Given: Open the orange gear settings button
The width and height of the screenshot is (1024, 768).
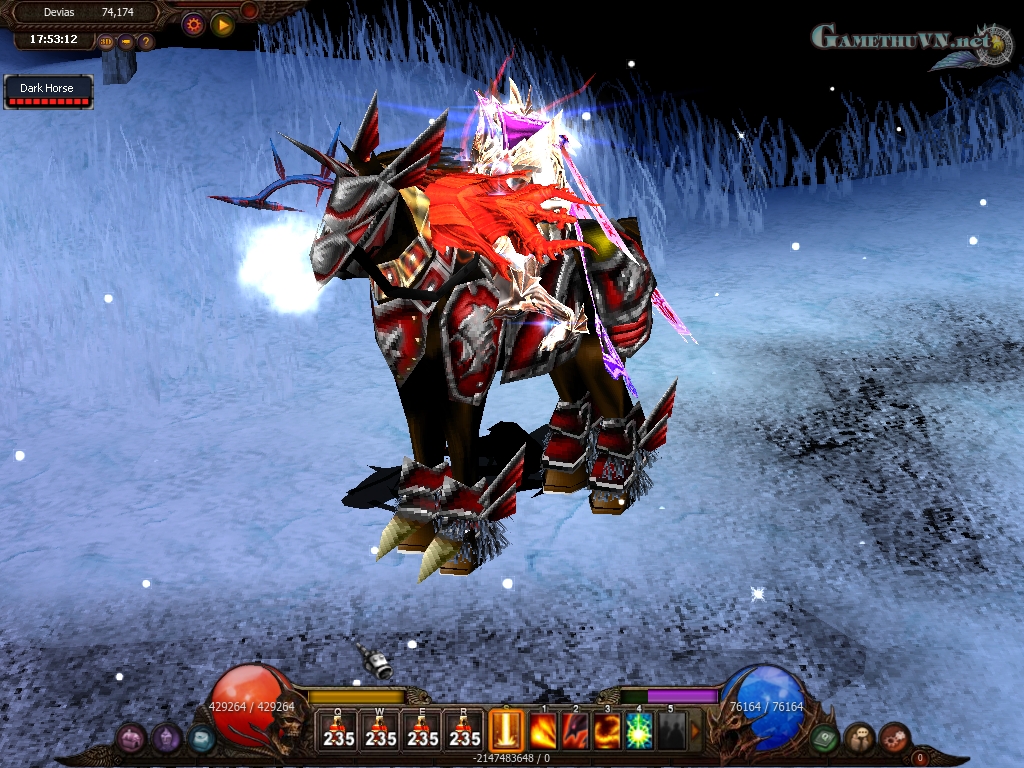Looking at the screenshot, I should (x=193, y=25).
